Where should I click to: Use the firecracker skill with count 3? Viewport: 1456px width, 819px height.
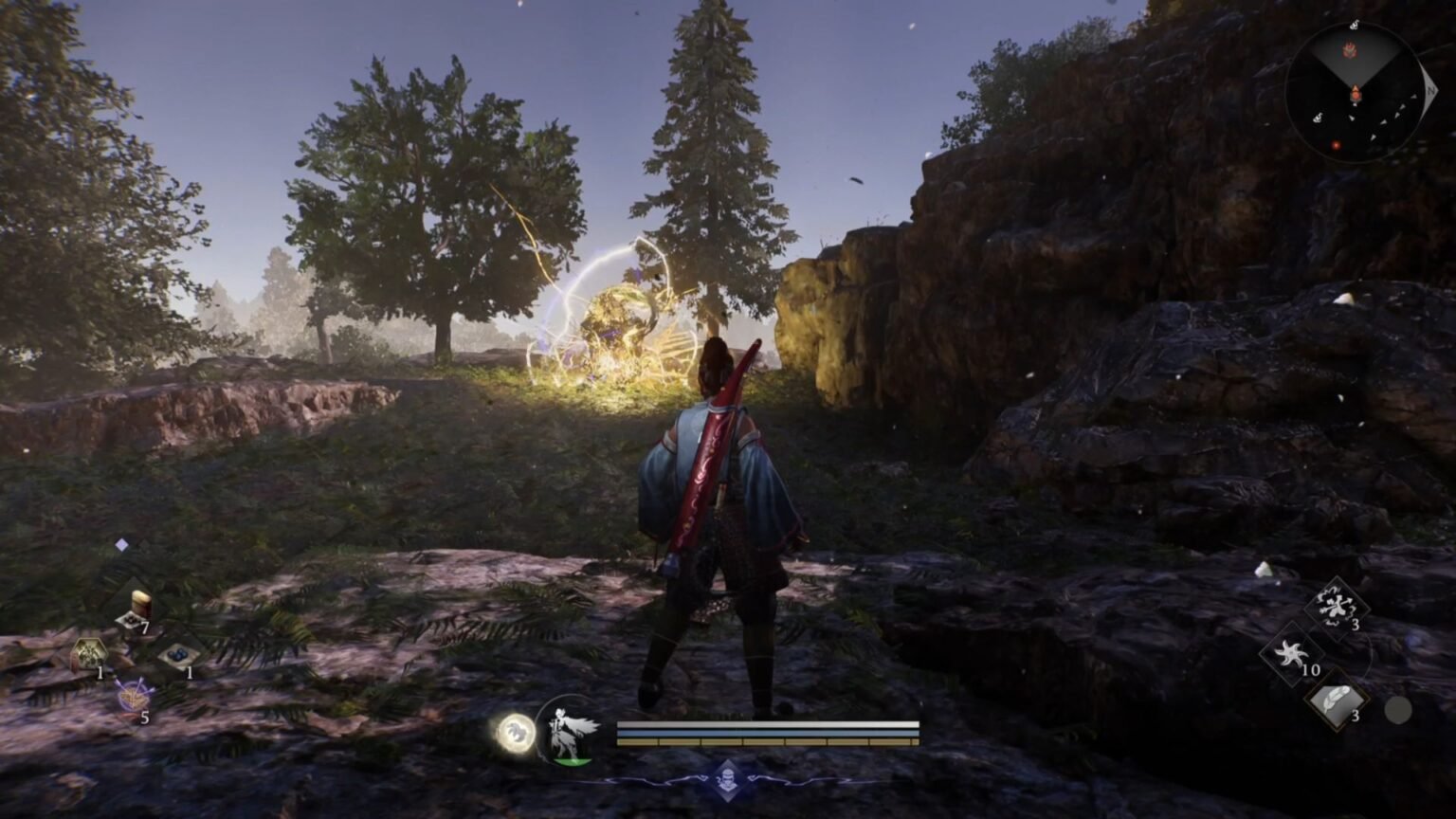(1335, 606)
